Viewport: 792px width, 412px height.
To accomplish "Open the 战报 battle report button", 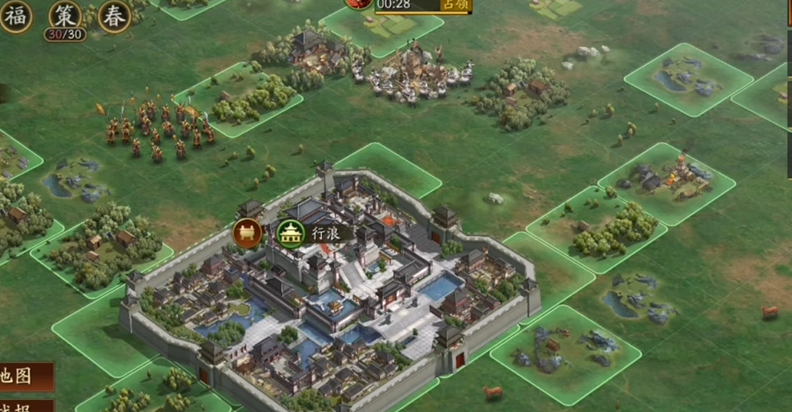I will 18,406.
